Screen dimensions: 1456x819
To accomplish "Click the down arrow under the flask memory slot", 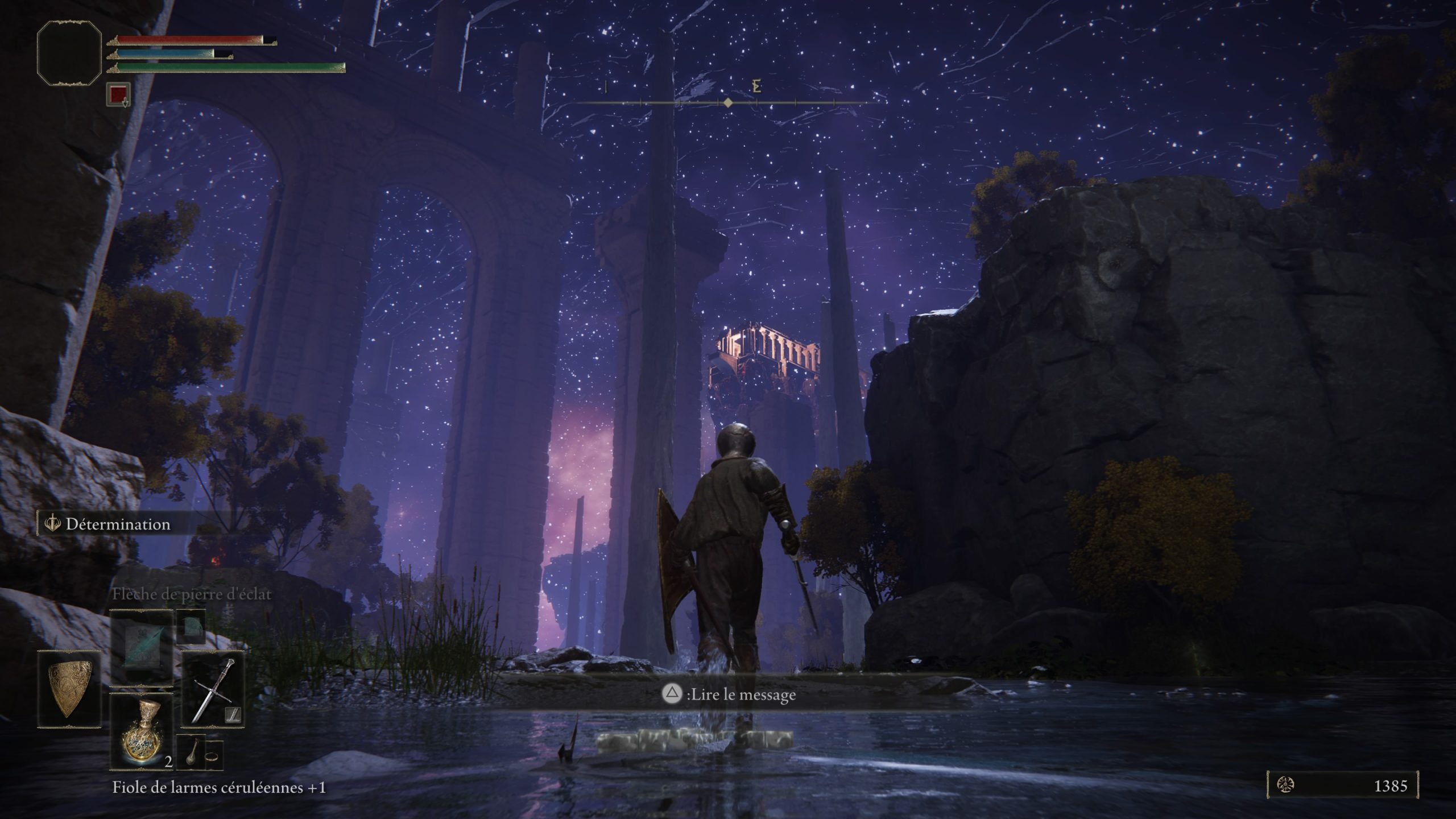I will (126, 104).
